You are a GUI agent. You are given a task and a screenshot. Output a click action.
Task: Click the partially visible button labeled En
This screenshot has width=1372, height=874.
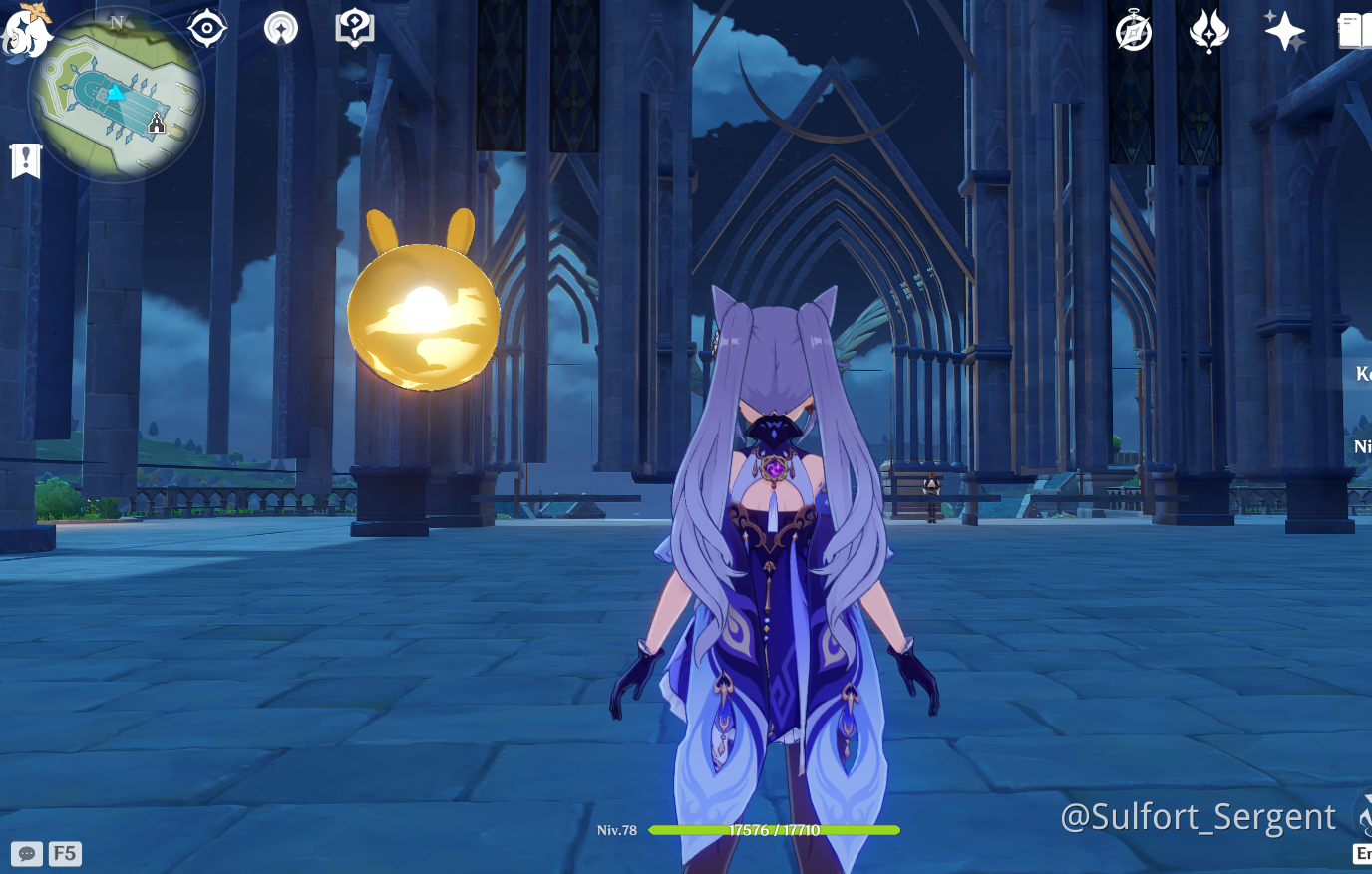1364,852
